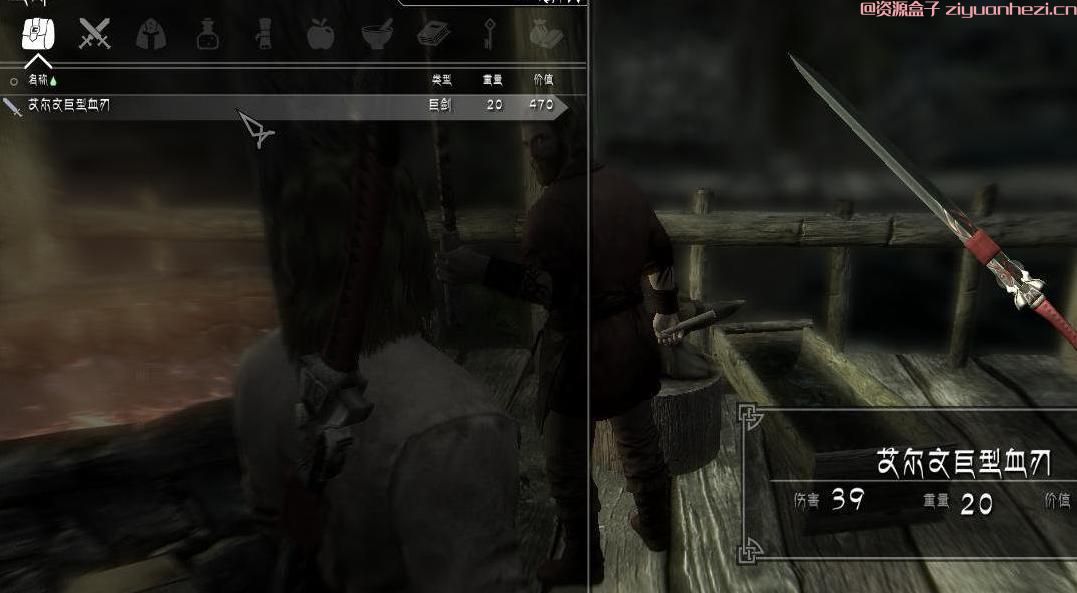Switch to the scrolls category

pyautogui.click(x=264, y=35)
